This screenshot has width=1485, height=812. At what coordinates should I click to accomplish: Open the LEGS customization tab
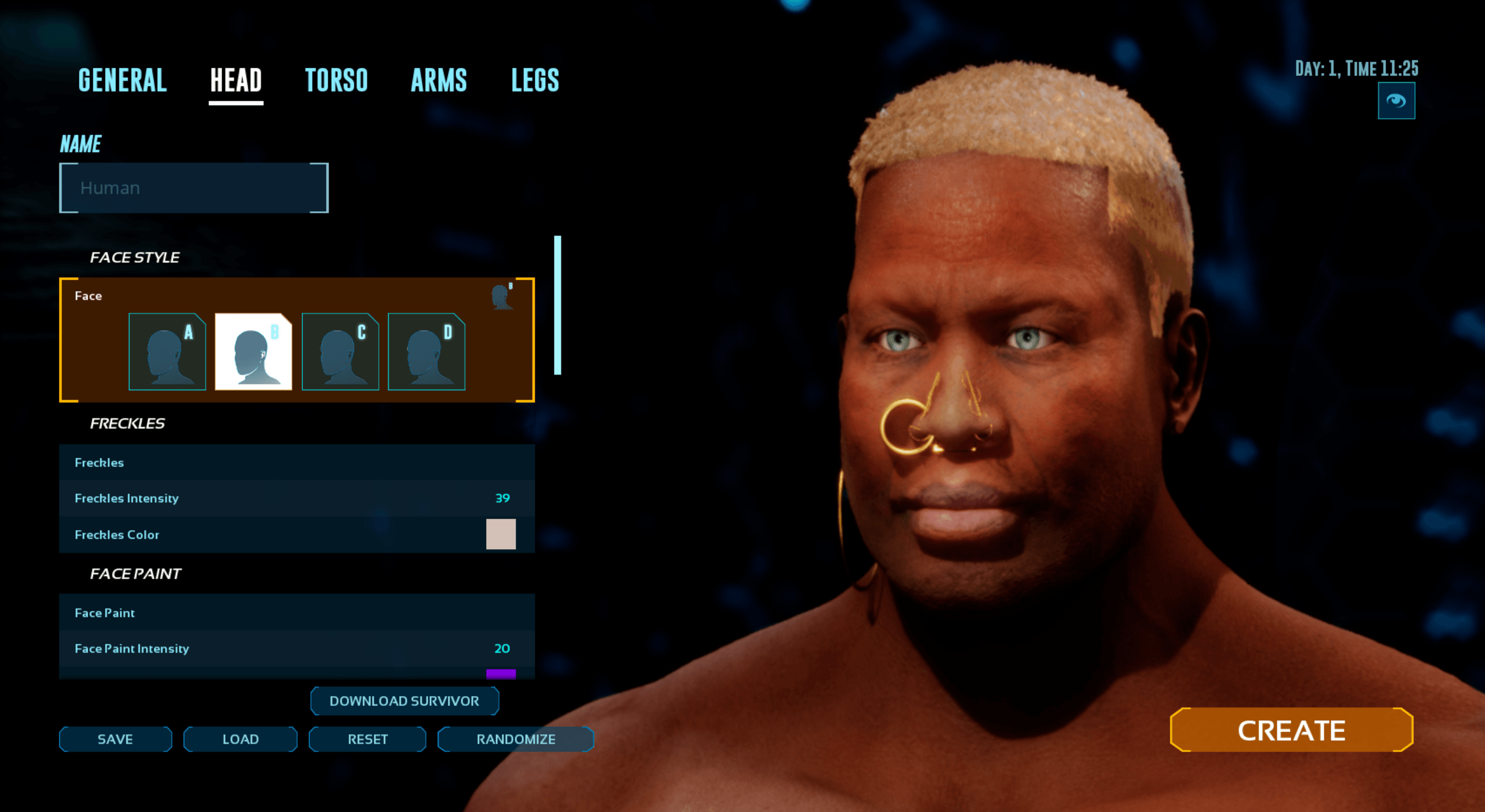(x=534, y=80)
